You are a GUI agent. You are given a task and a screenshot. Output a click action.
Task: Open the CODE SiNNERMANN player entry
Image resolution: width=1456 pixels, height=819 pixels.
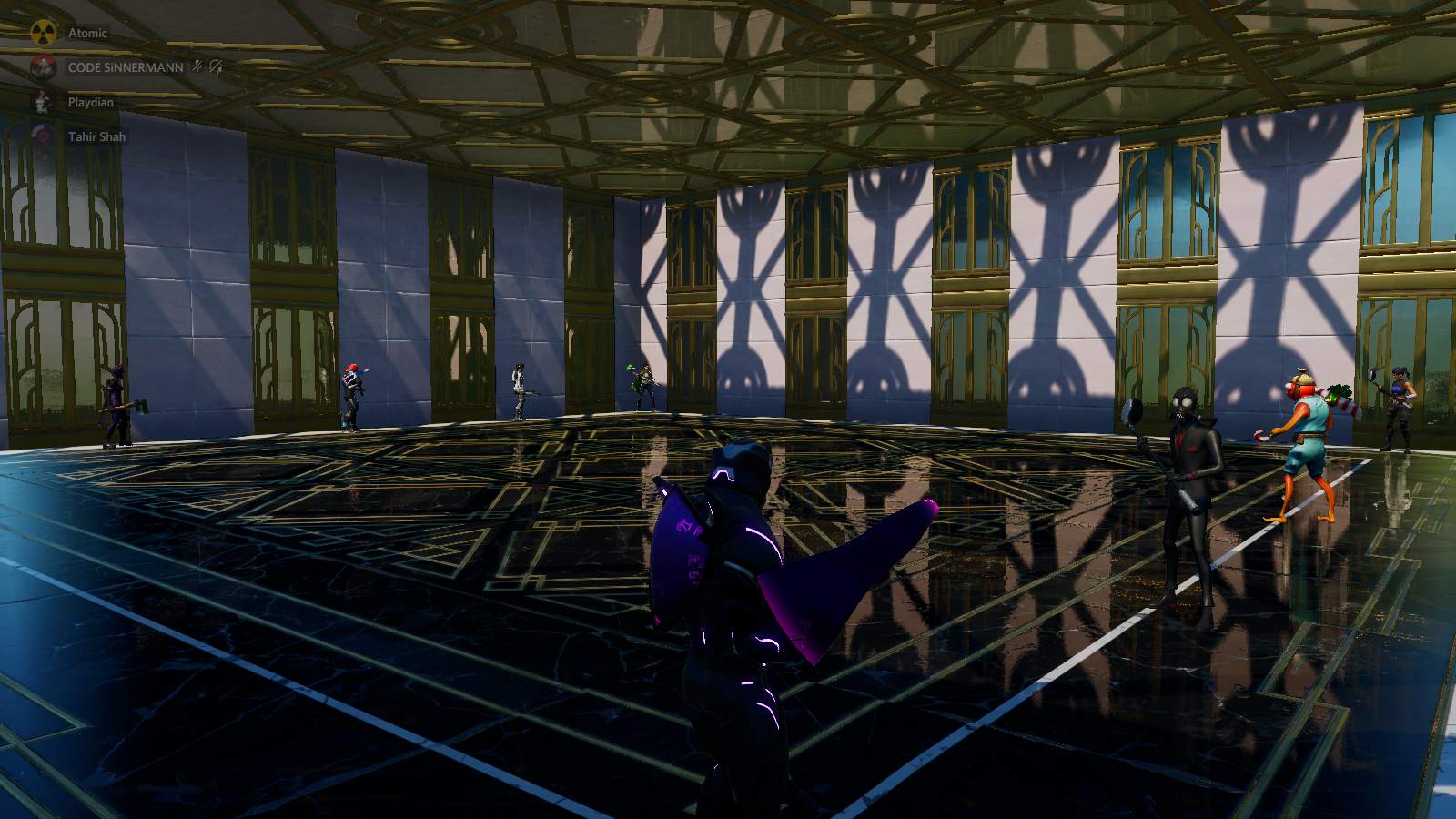click(127, 67)
